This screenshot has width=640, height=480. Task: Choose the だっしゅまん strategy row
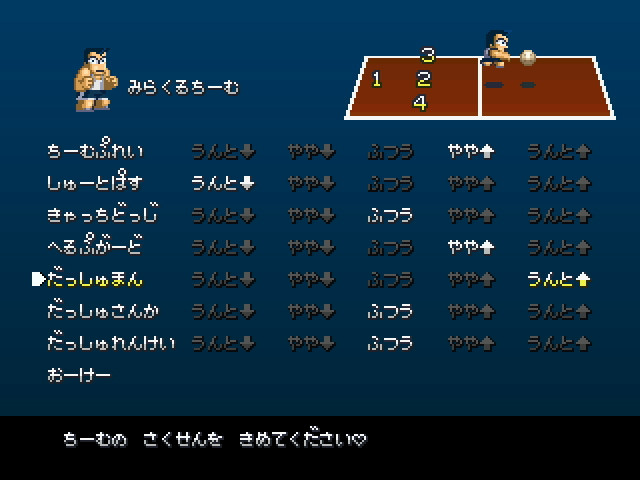[102, 279]
